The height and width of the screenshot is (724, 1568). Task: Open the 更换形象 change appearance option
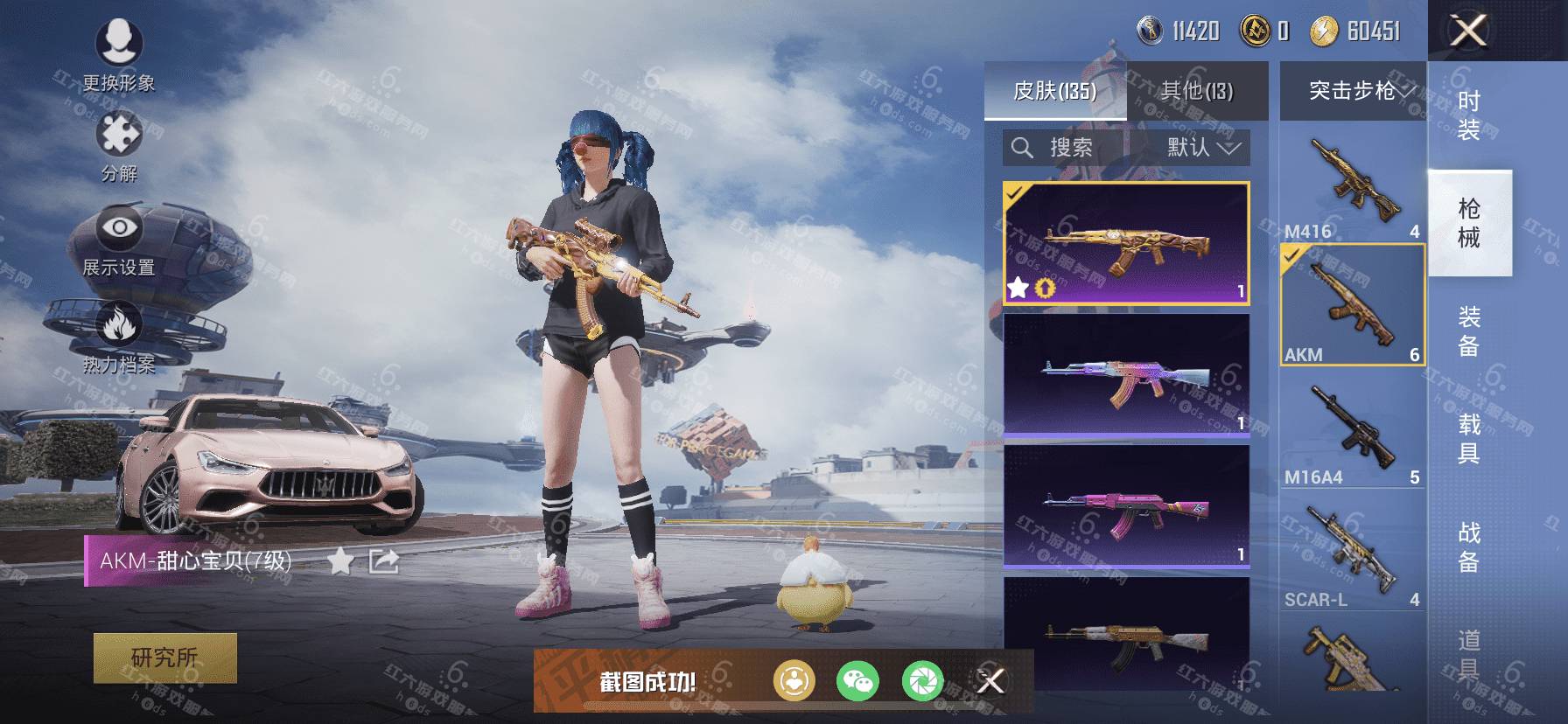[x=119, y=54]
